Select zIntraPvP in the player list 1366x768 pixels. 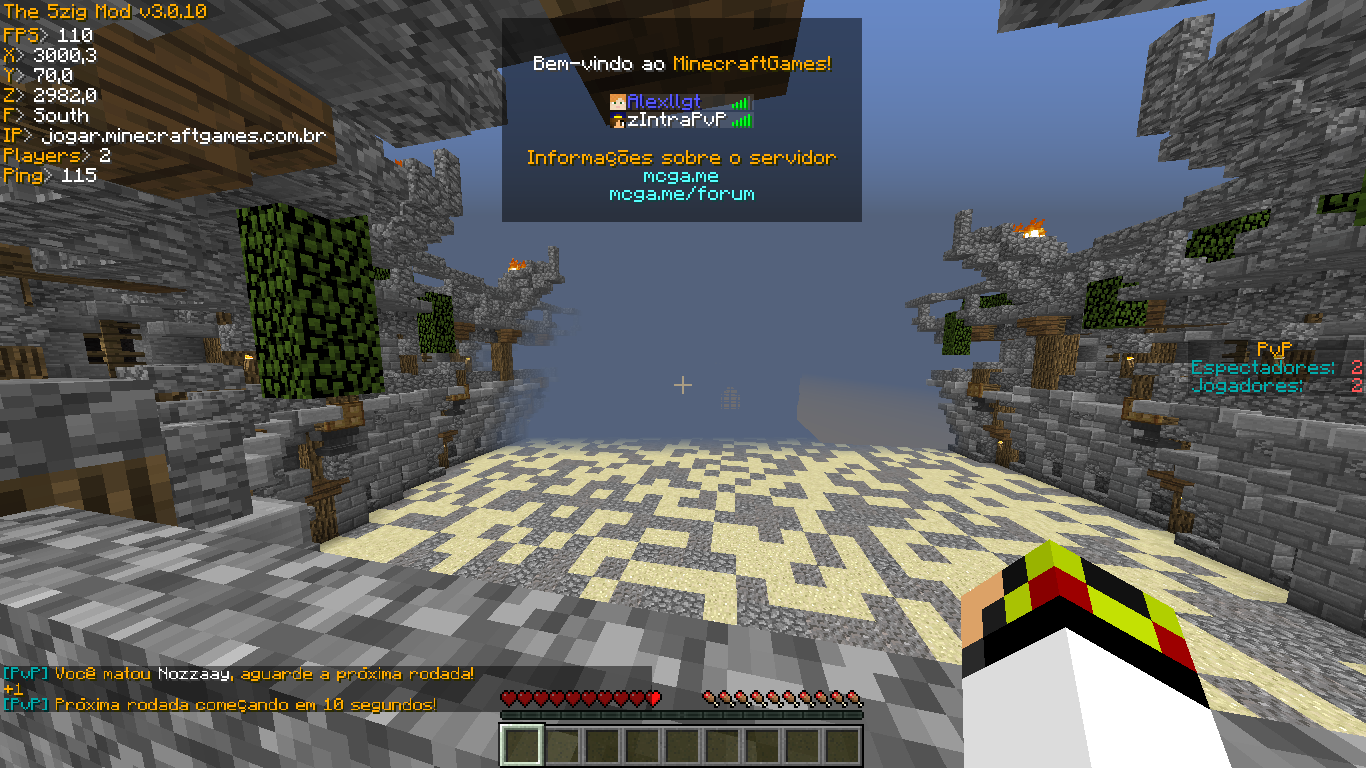point(675,120)
